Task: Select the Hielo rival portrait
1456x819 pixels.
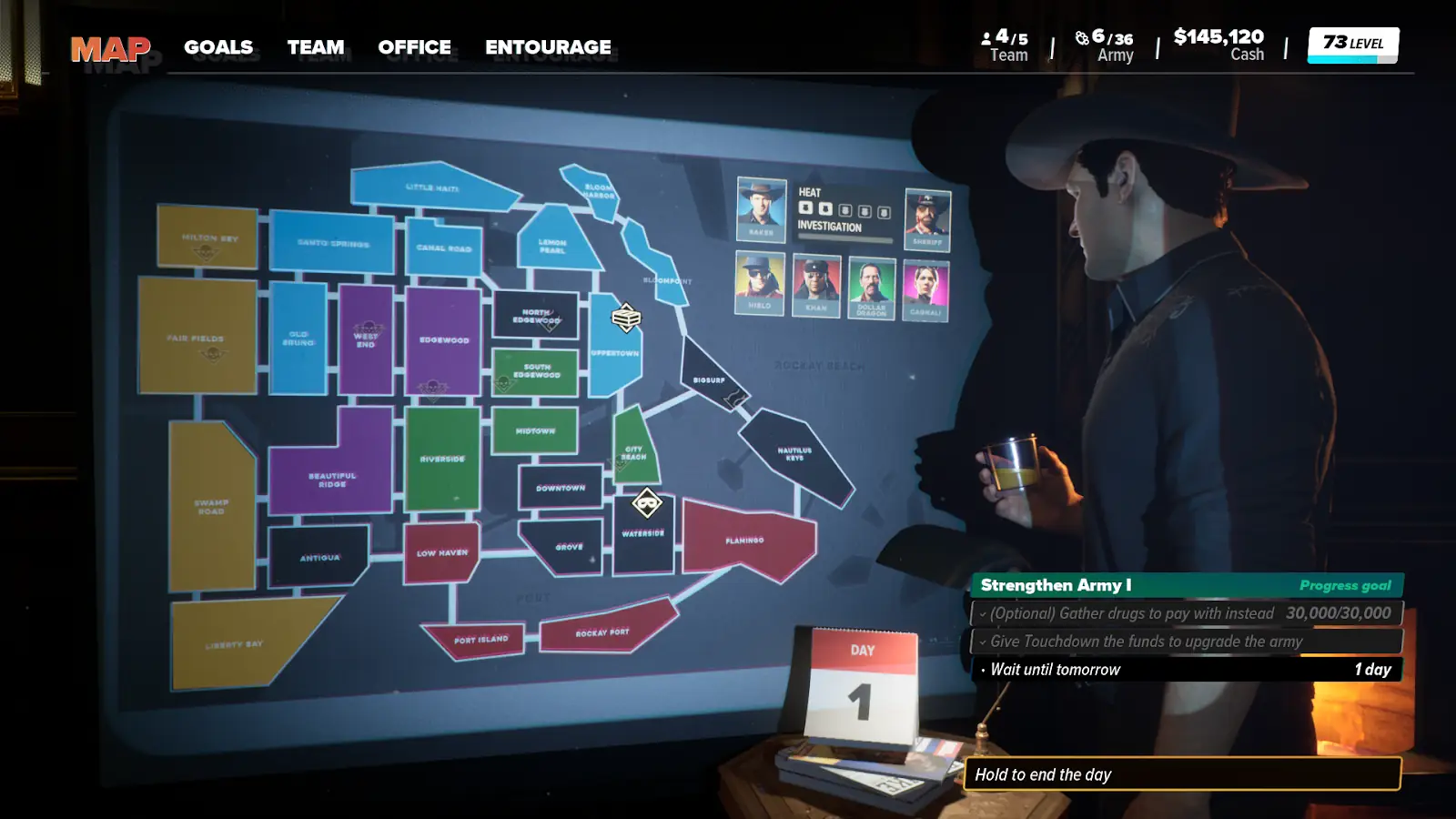Action: click(x=759, y=283)
